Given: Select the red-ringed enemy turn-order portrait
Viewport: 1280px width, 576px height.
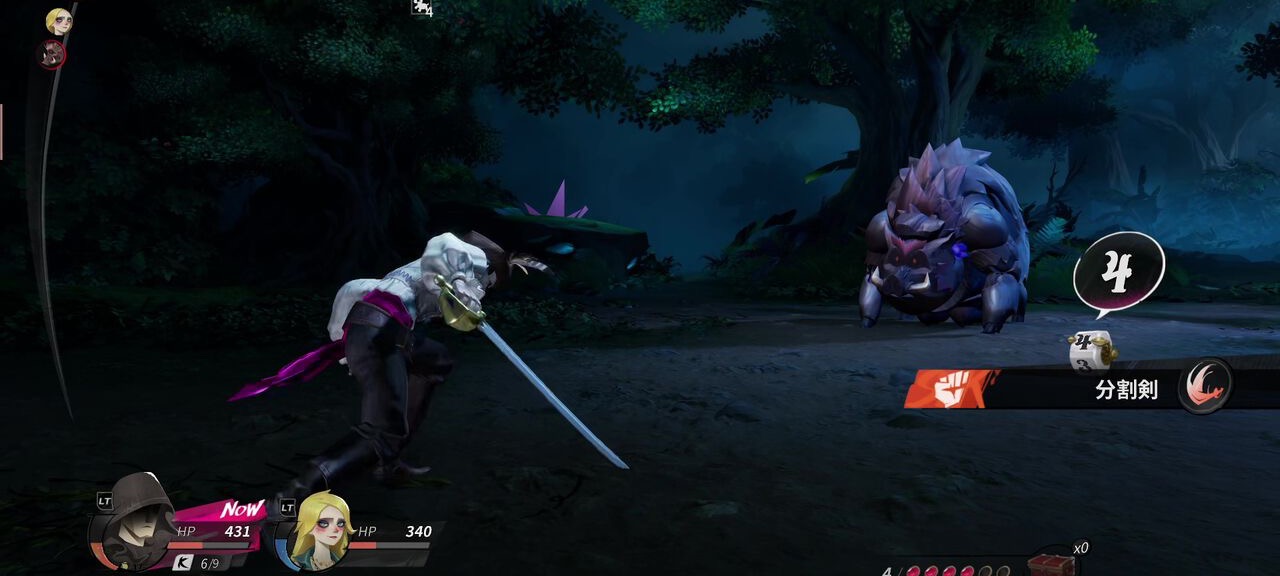Looking at the screenshot, I should 52,54.
